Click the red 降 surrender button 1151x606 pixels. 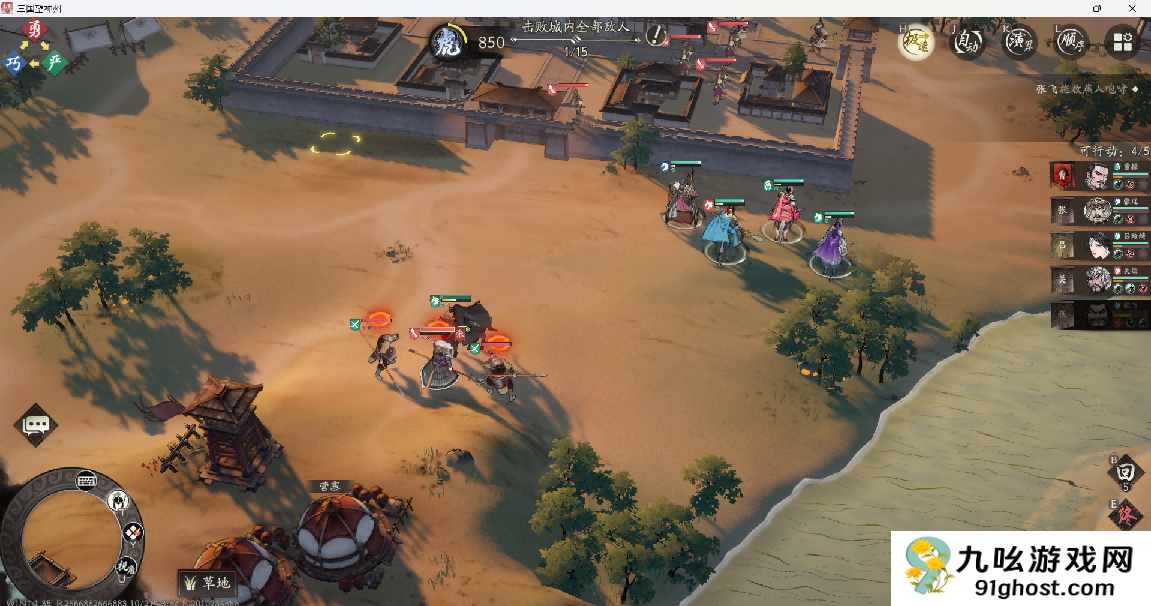[1125, 515]
